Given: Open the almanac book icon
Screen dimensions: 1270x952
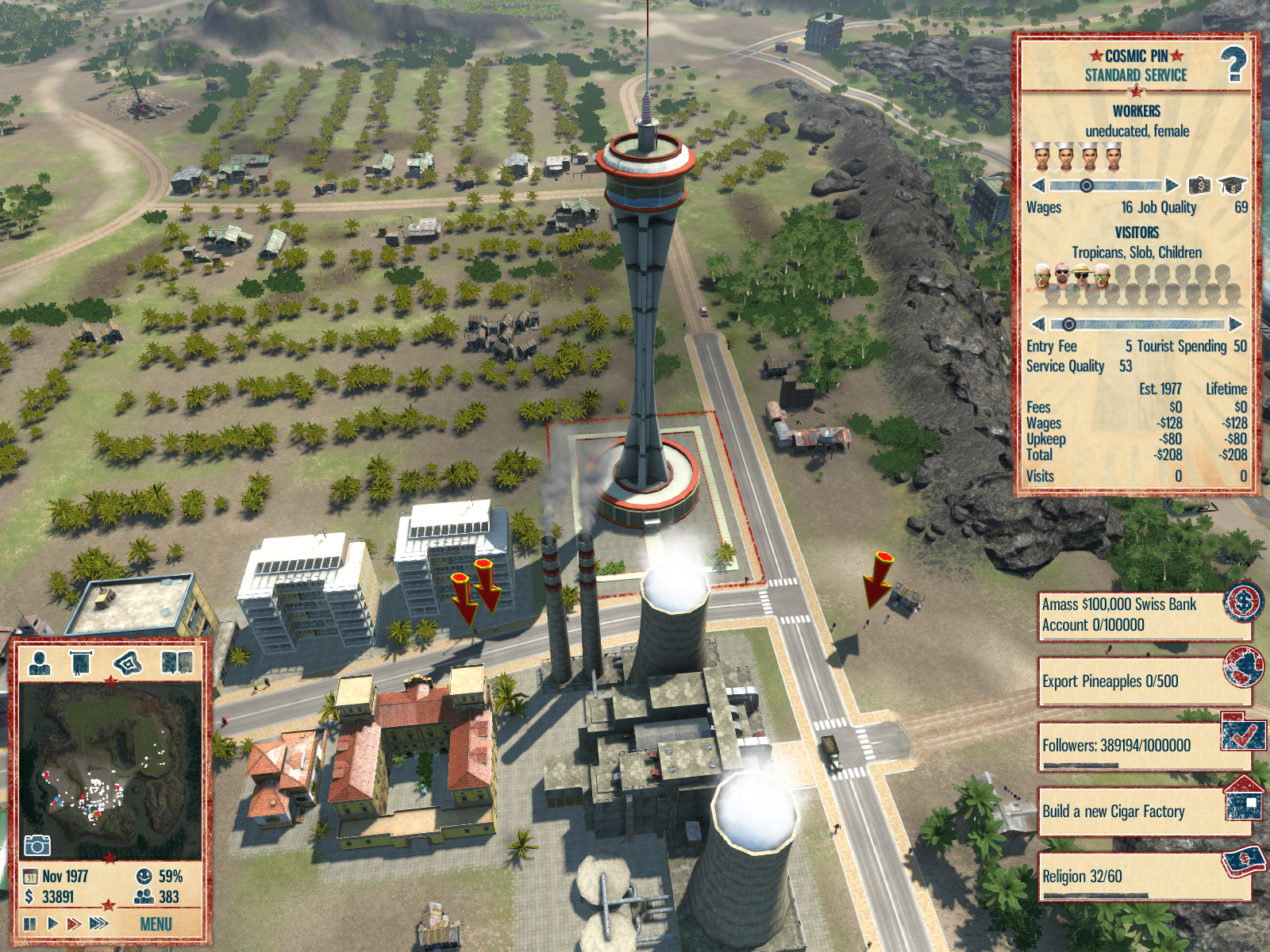Looking at the screenshot, I should pos(177,662).
